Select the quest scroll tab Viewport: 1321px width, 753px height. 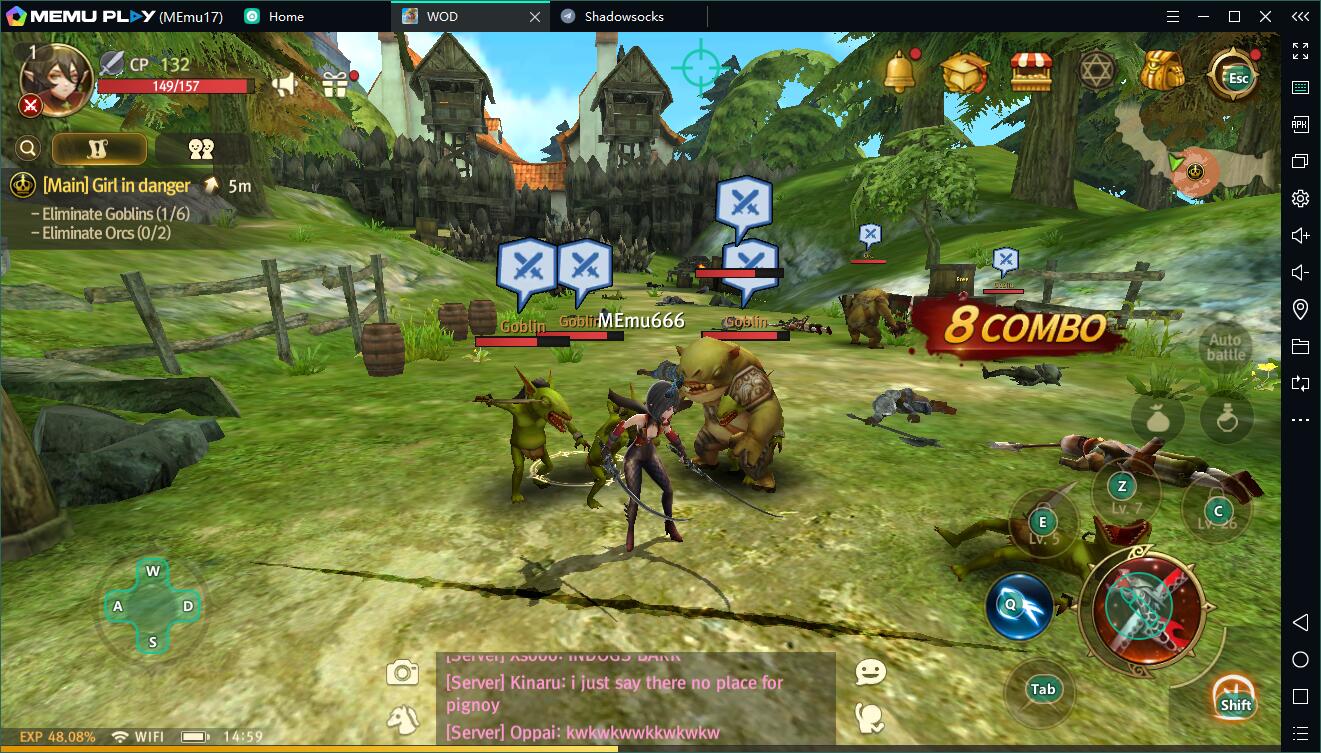pos(99,149)
